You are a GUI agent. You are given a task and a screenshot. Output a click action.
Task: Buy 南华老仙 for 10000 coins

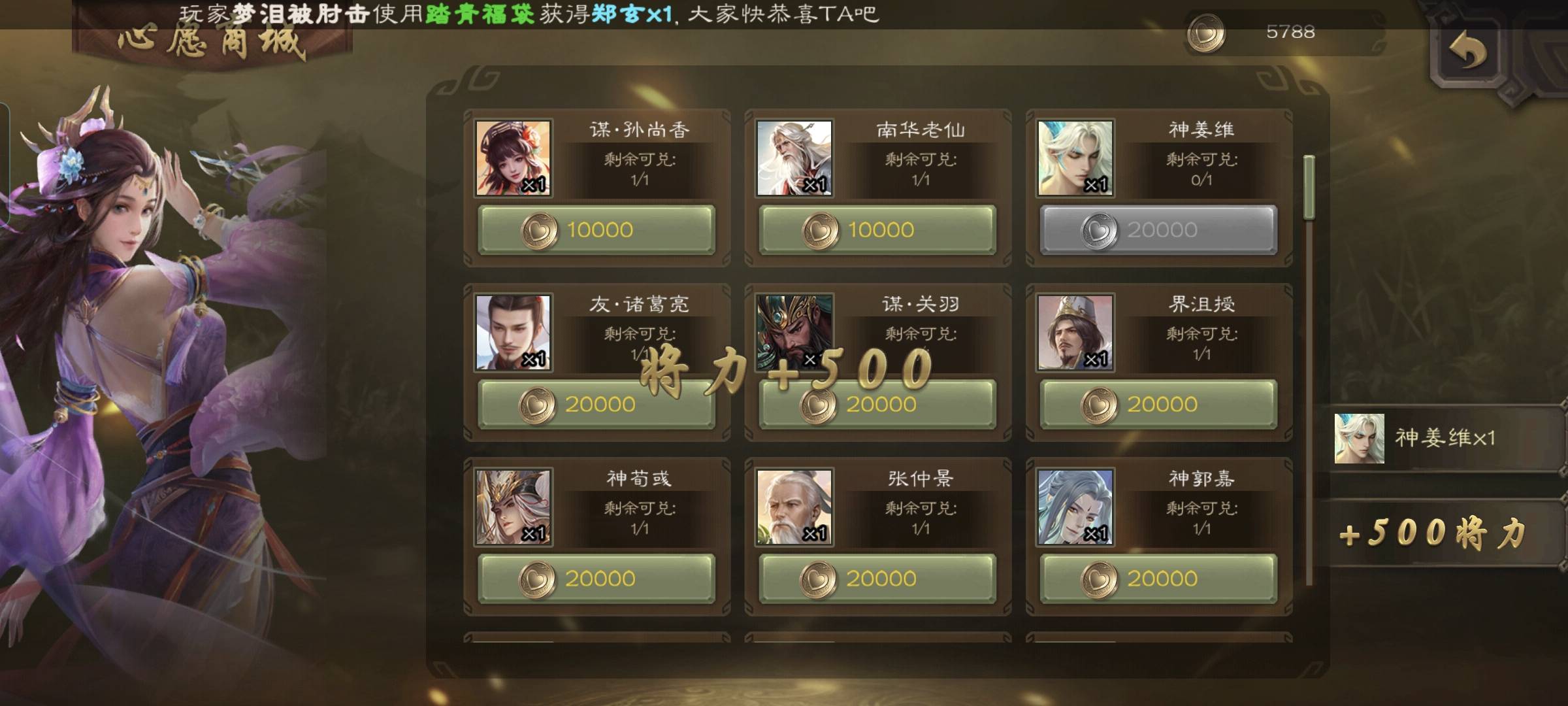click(877, 230)
